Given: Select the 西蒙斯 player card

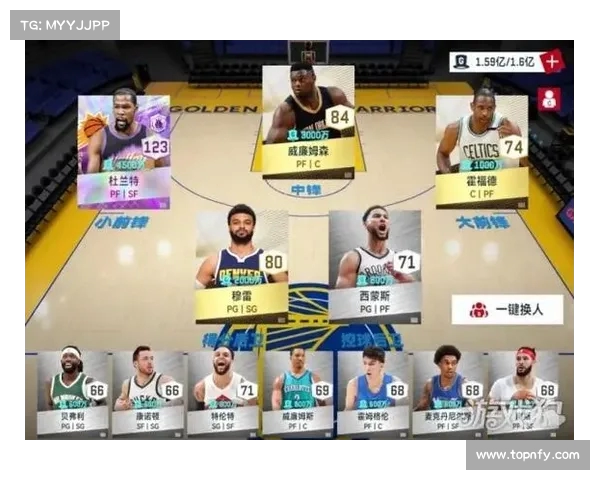Looking at the screenshot, I should coord(374,265).
